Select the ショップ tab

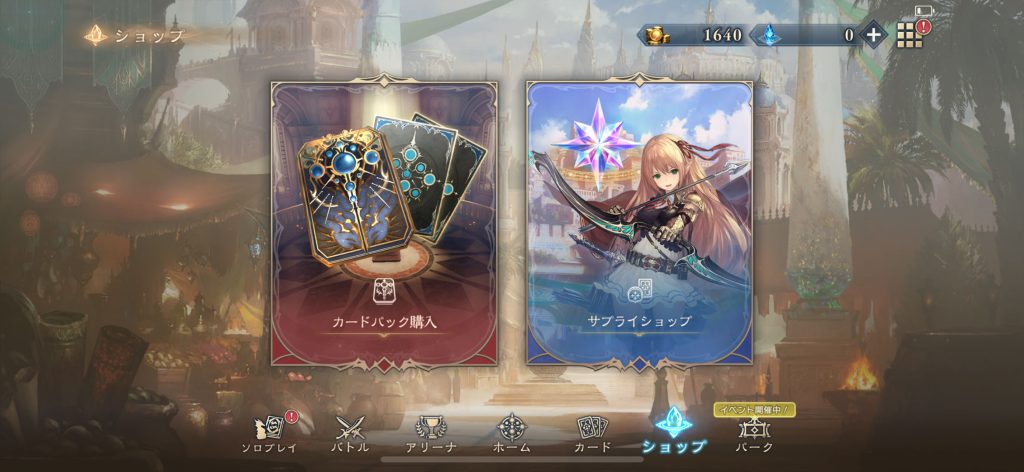click(x=674, y=430)
